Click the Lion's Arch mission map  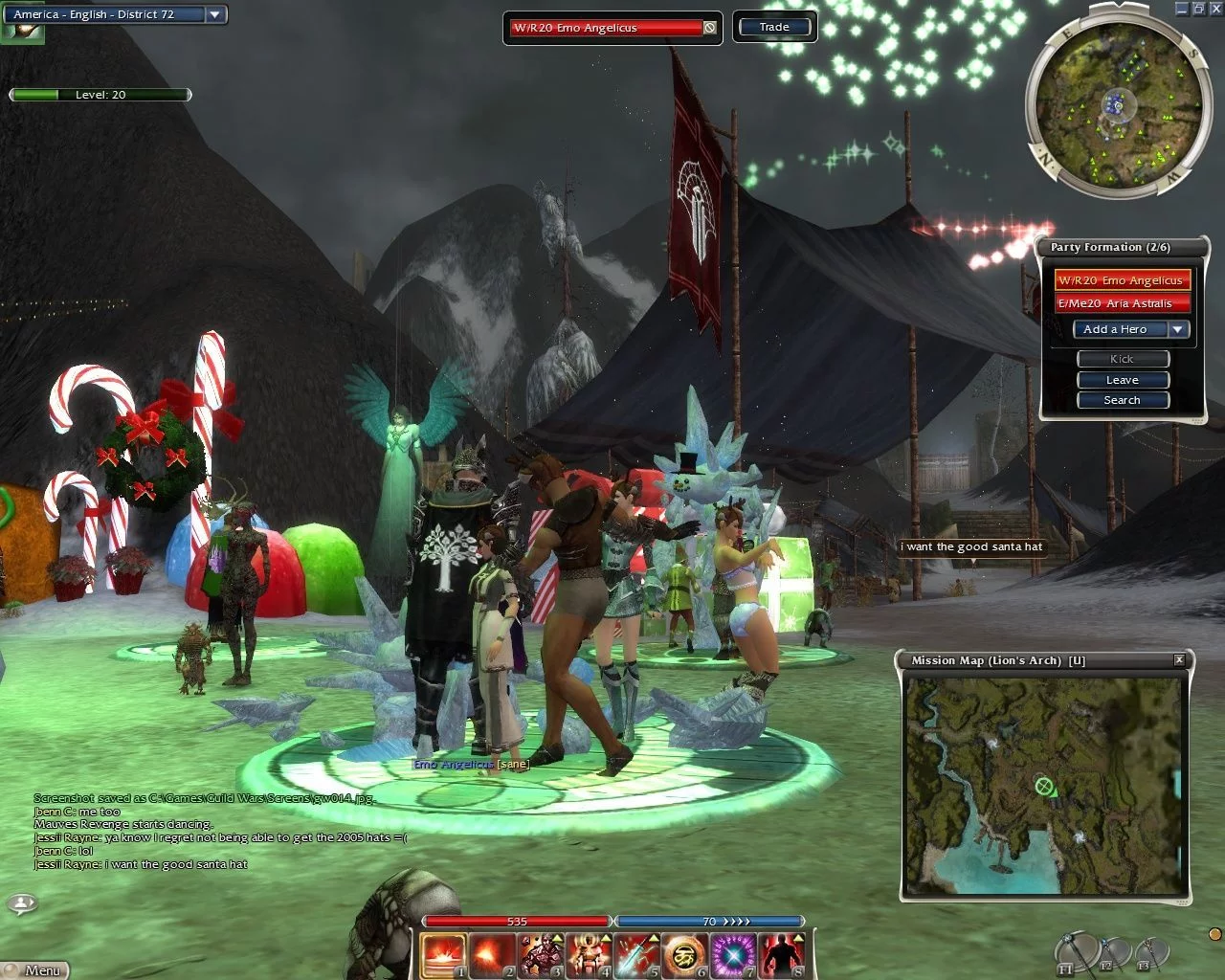pos(1044,785)
